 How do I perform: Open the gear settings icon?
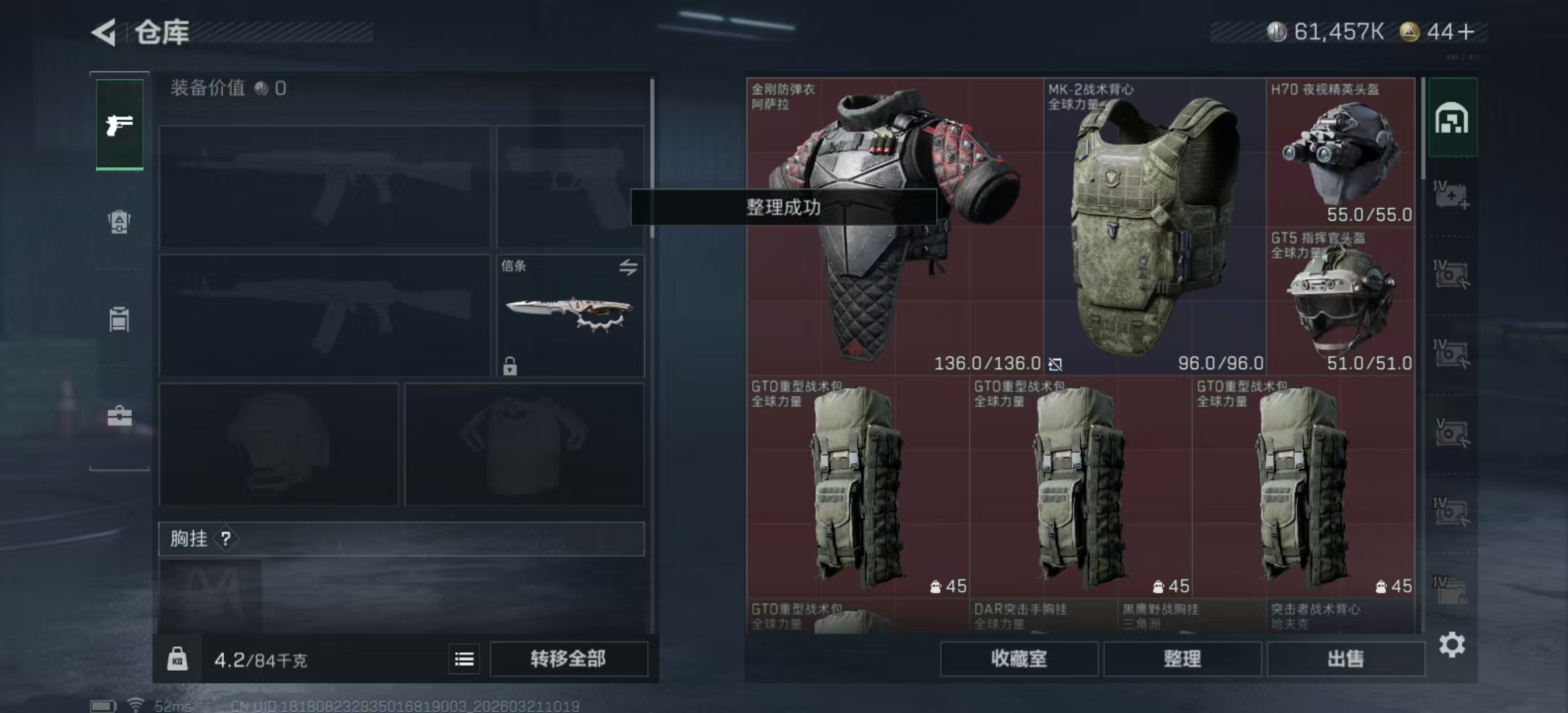(x=1452, y=644)
